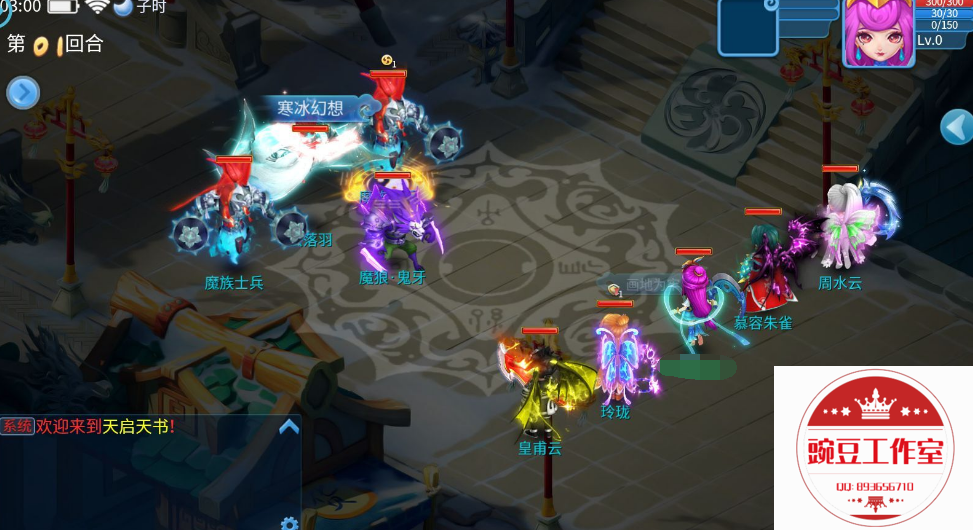Expand the left-side blue arrow panel

[x=22, y=93]
